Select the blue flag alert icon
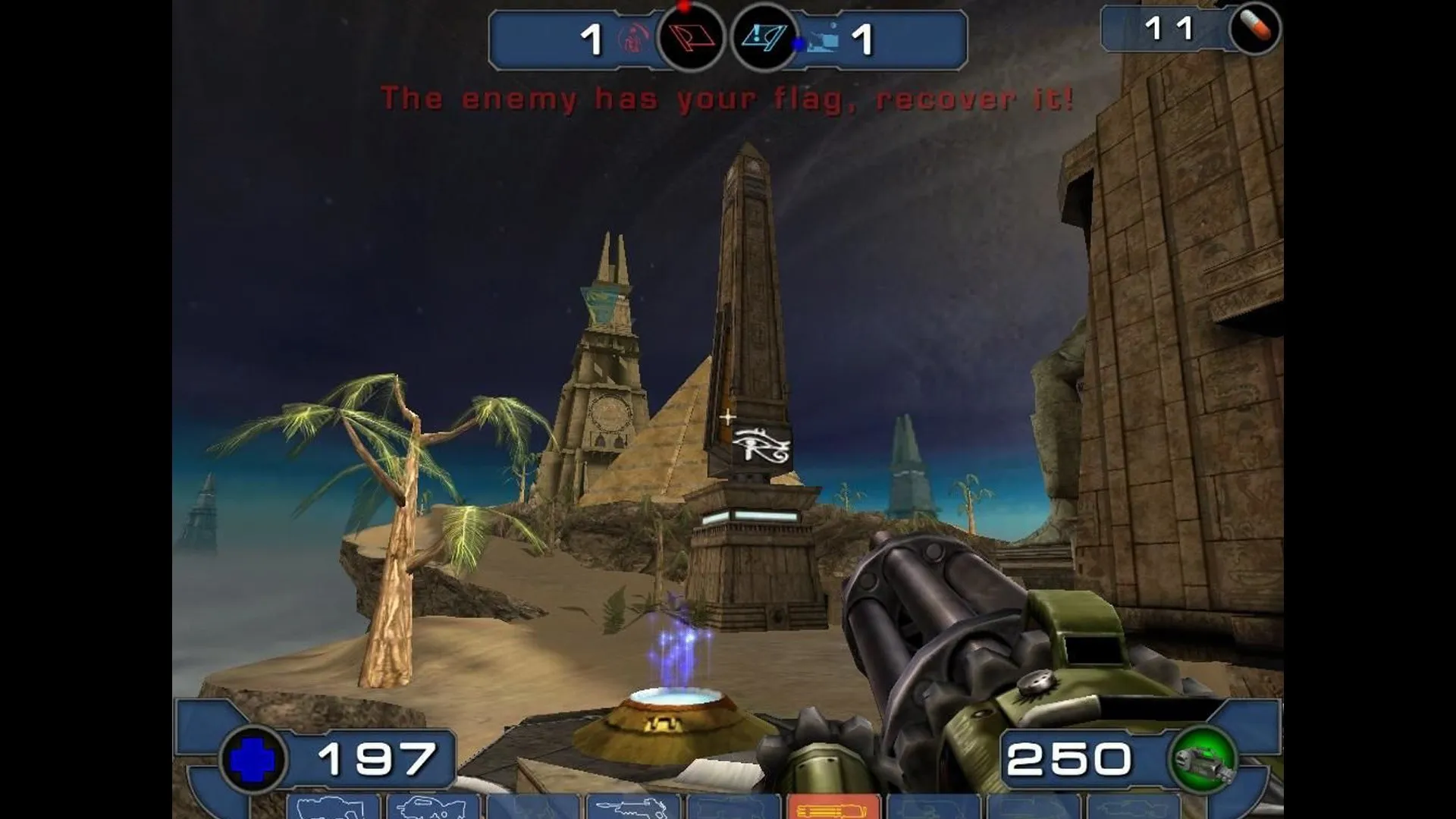 point(764,38)
